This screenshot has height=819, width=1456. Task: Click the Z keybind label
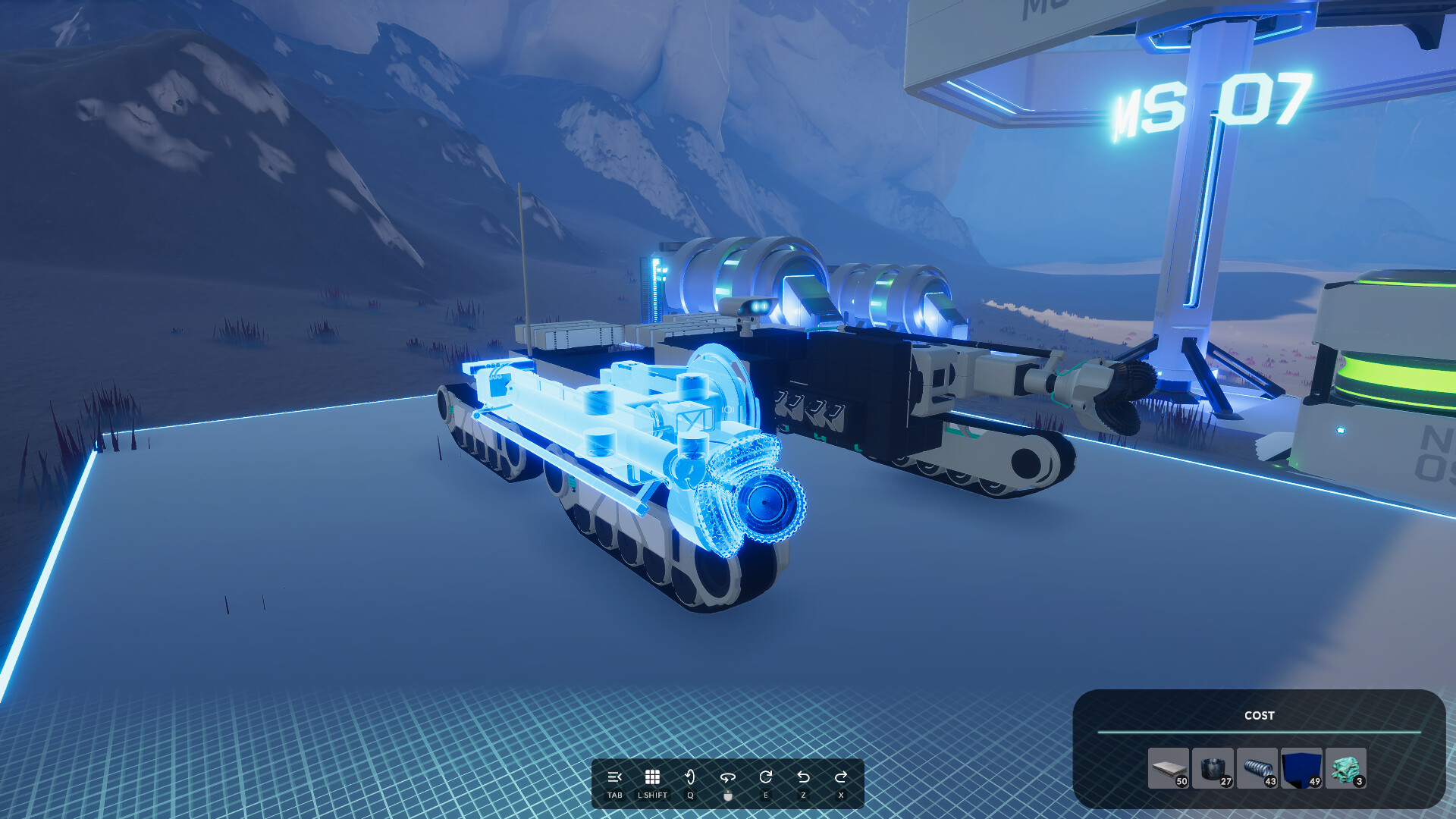coord(804,795)
